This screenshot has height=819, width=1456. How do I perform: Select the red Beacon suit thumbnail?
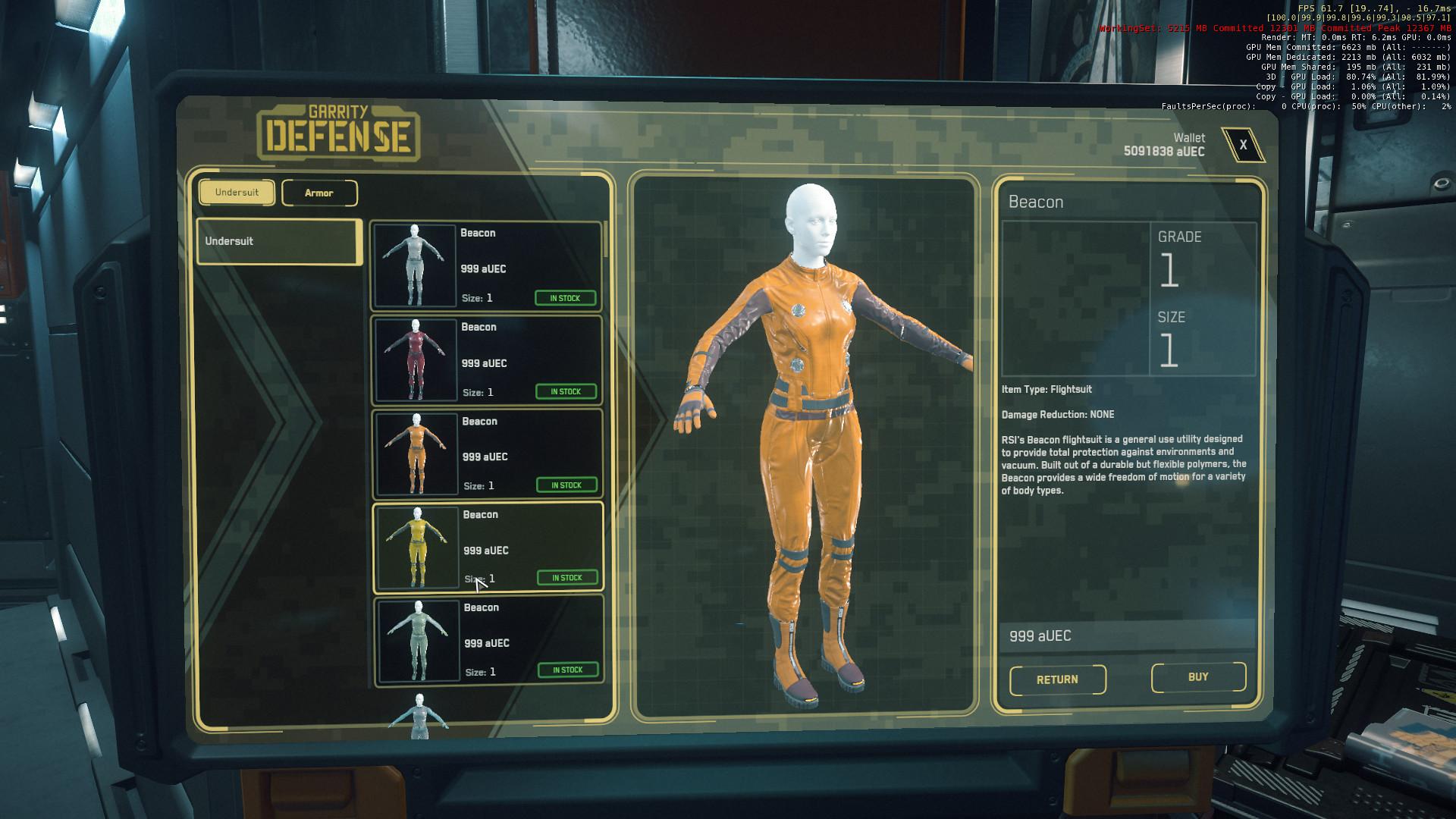(416, 358)
